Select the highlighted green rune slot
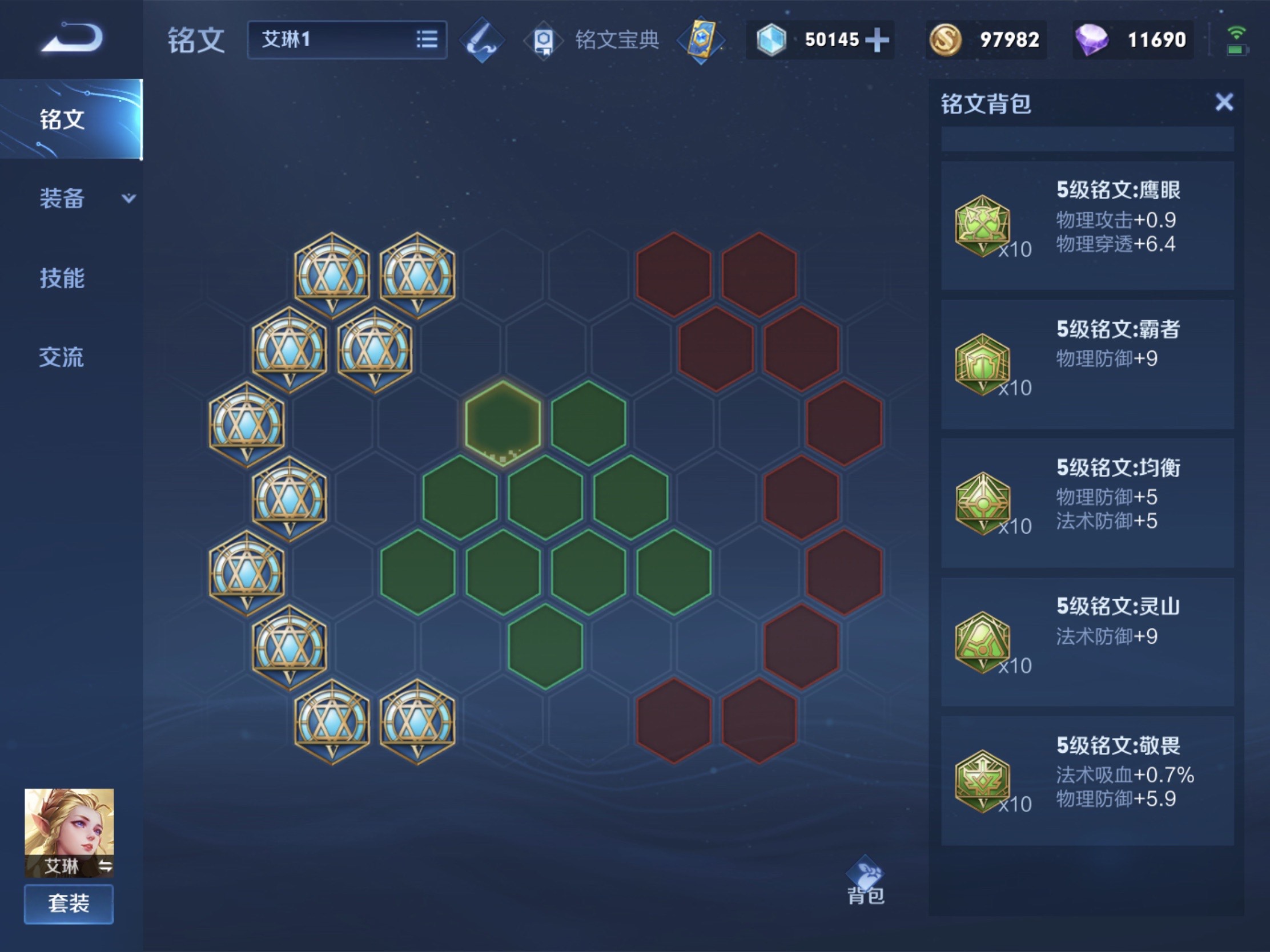 tap(503, 423)
